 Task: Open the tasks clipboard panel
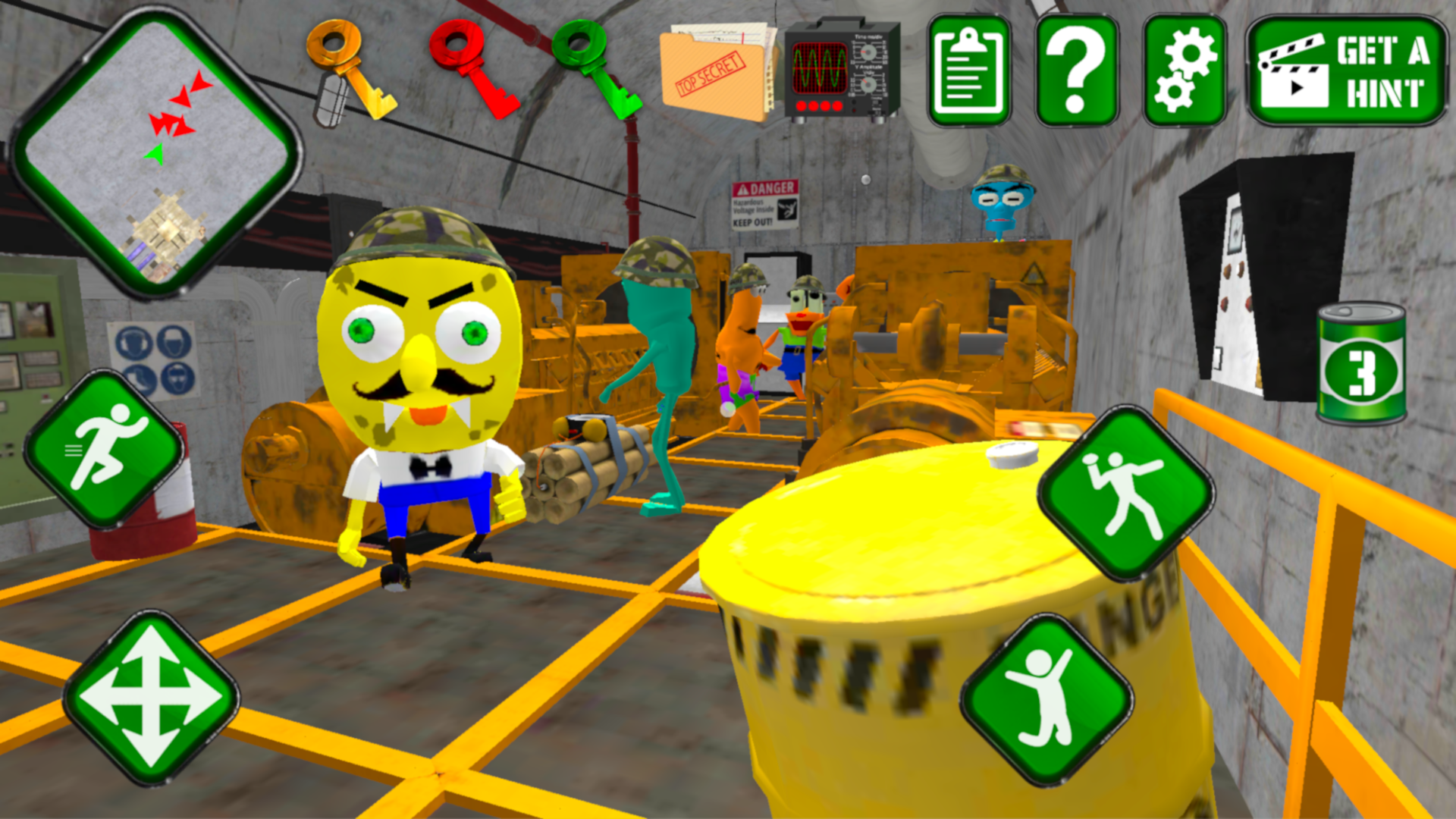tap(967, 68)
